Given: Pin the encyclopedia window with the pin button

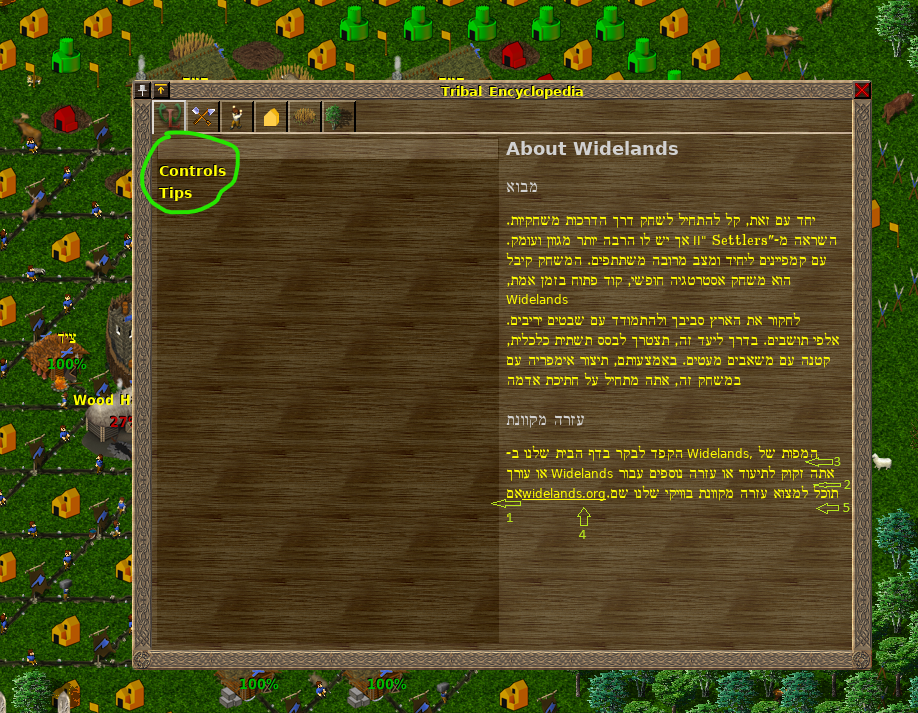Looking at the screenshot, I should click(x=142, y=90).
